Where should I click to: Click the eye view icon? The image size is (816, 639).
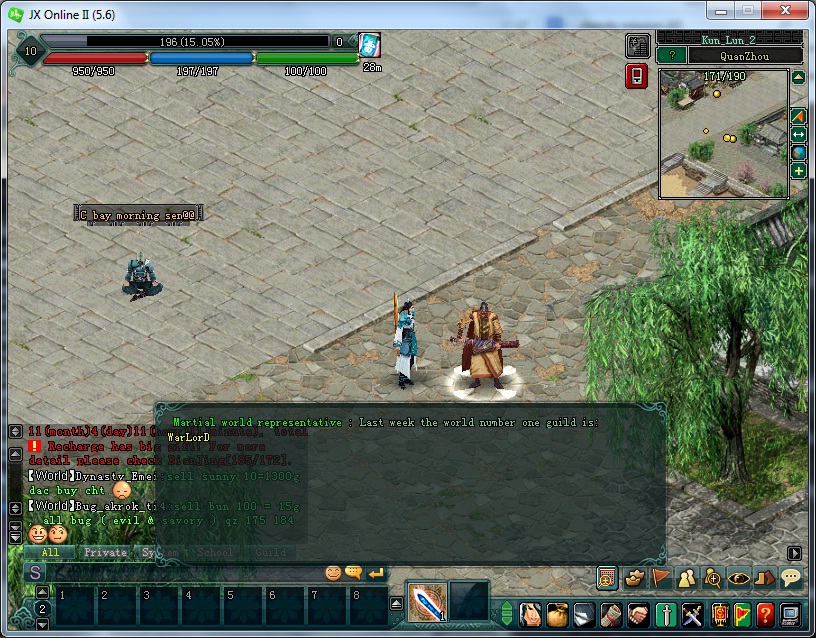(739, 577)
